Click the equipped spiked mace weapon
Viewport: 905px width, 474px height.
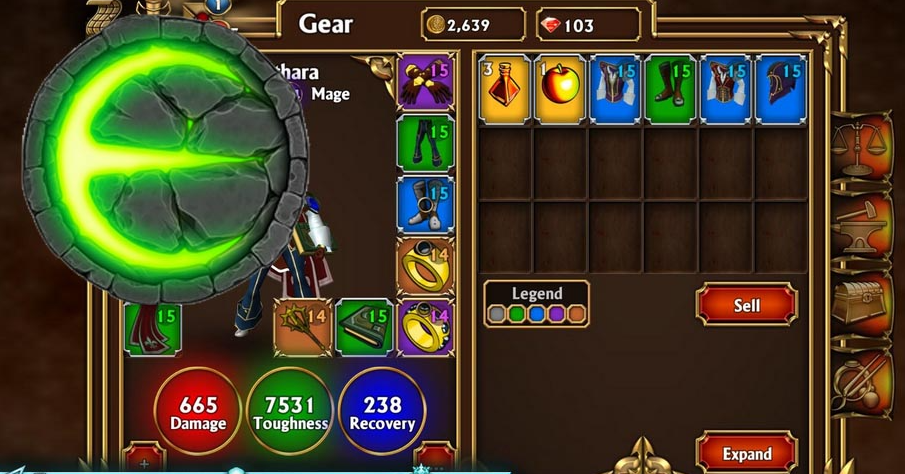coord(303,327)
